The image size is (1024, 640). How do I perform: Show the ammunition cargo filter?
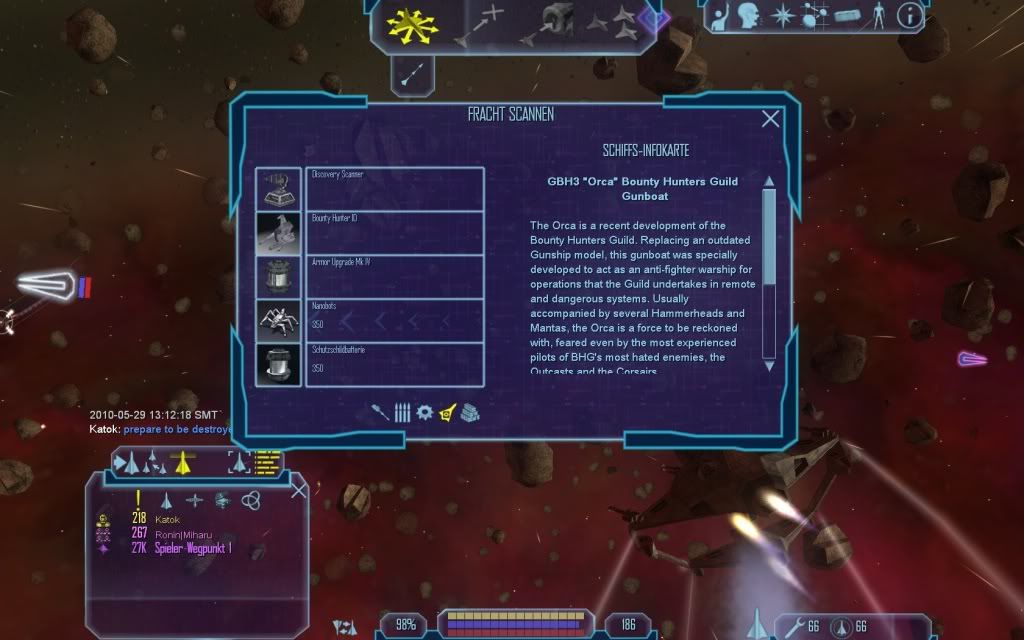tap(402, 412)
